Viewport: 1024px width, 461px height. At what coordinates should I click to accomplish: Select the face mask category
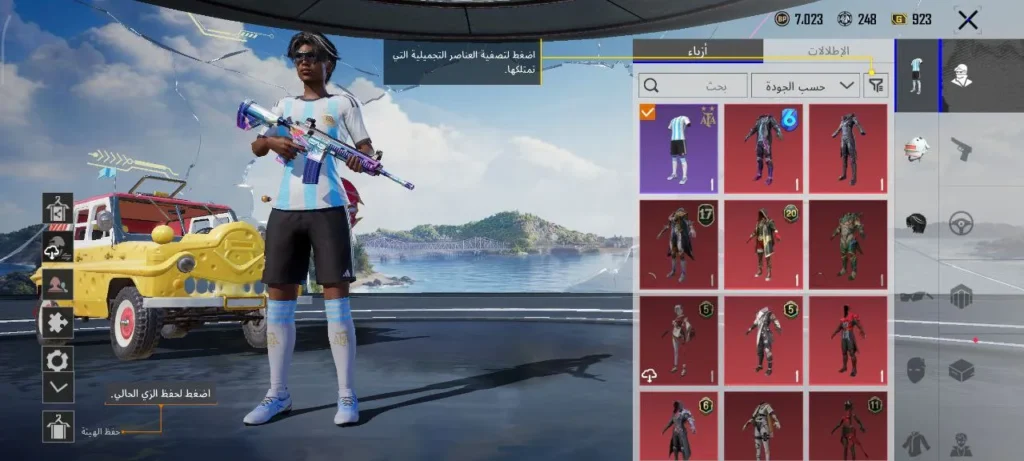[x=917, y=369]
